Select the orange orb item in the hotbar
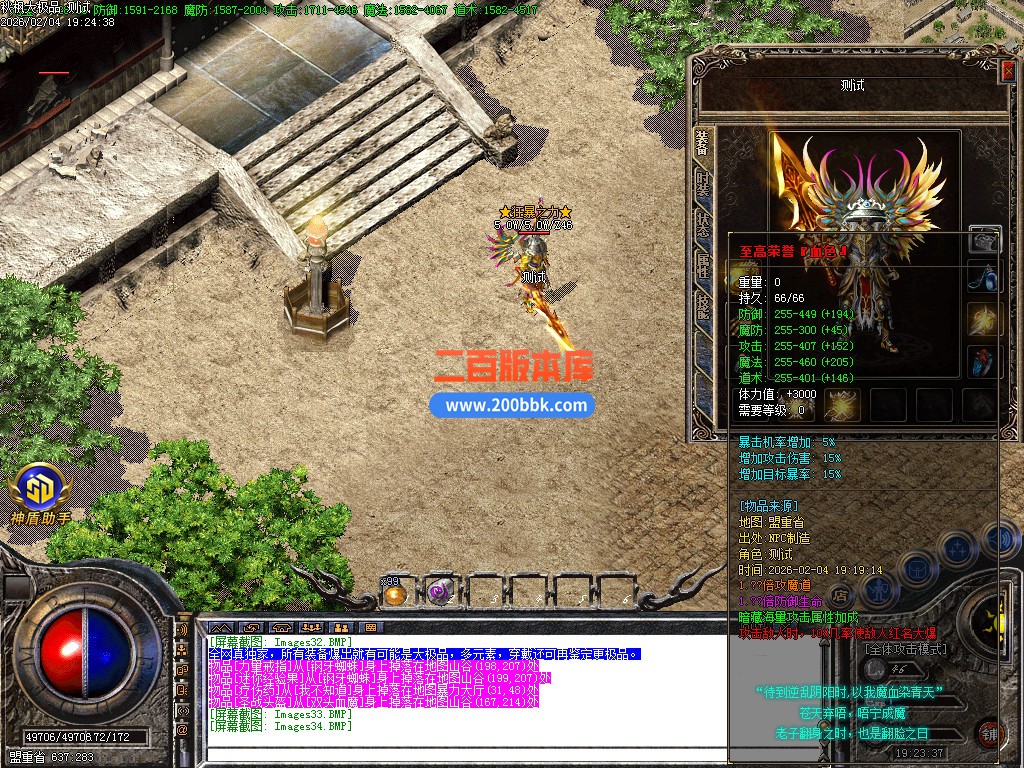This screenshot has width=1024, height=768. 395,593
